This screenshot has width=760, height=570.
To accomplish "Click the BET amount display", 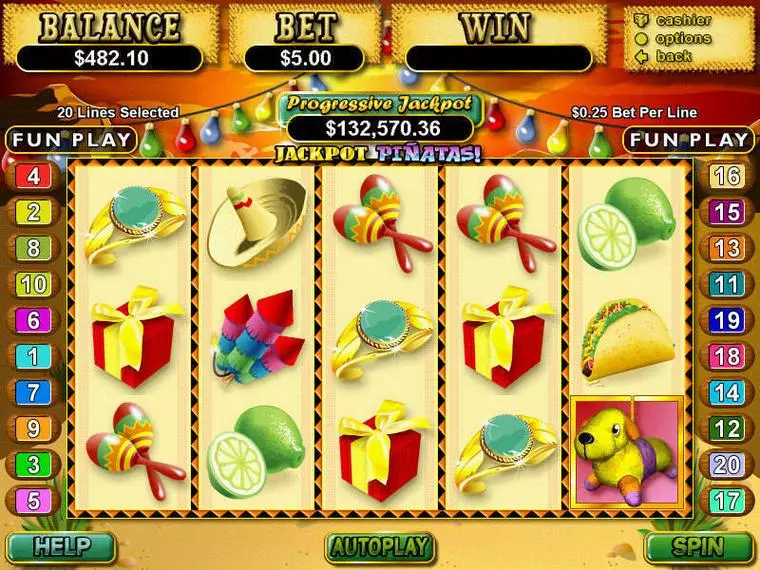I will click(303, 58).
